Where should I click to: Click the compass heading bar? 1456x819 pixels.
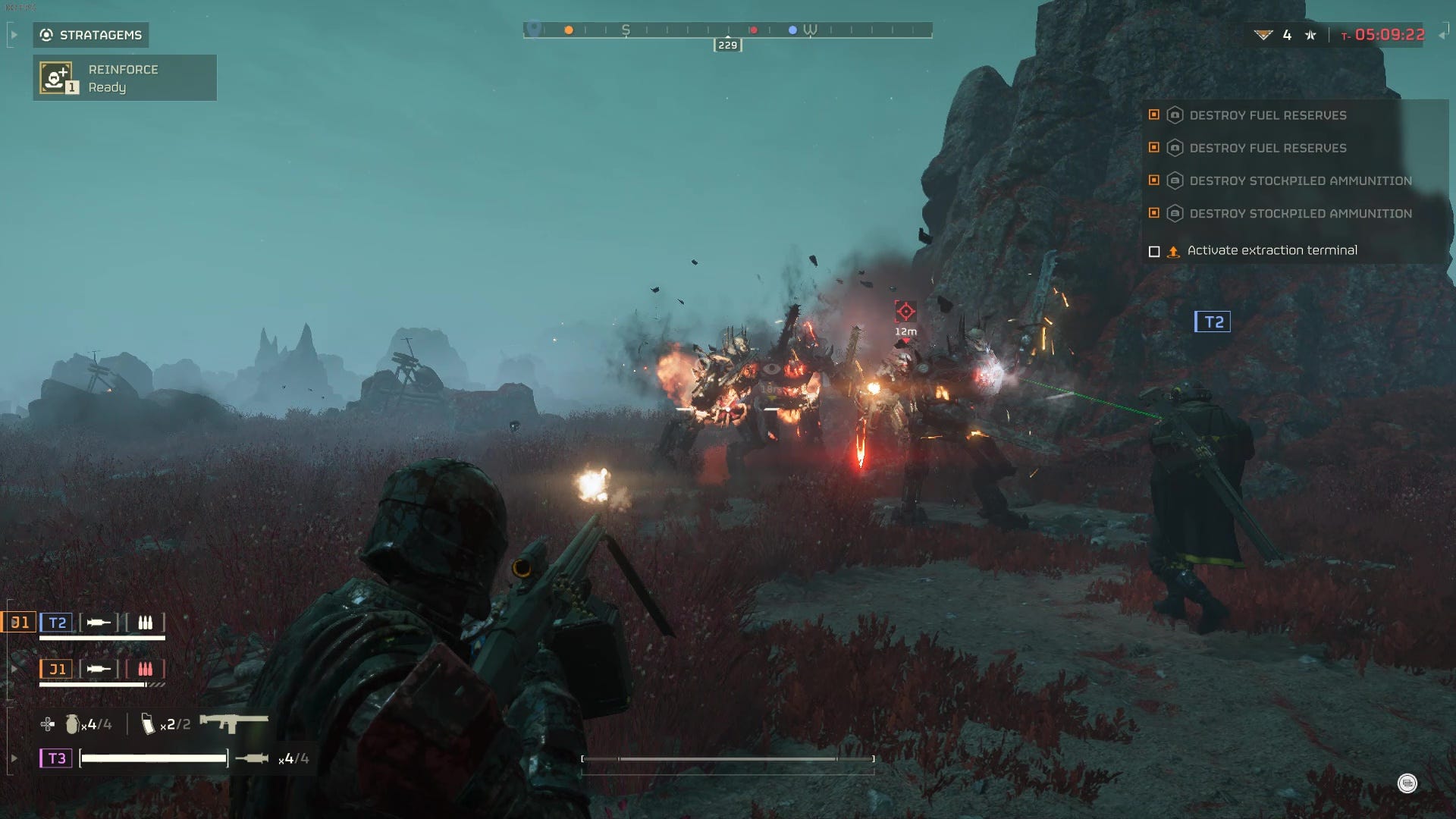coord(727,30)
